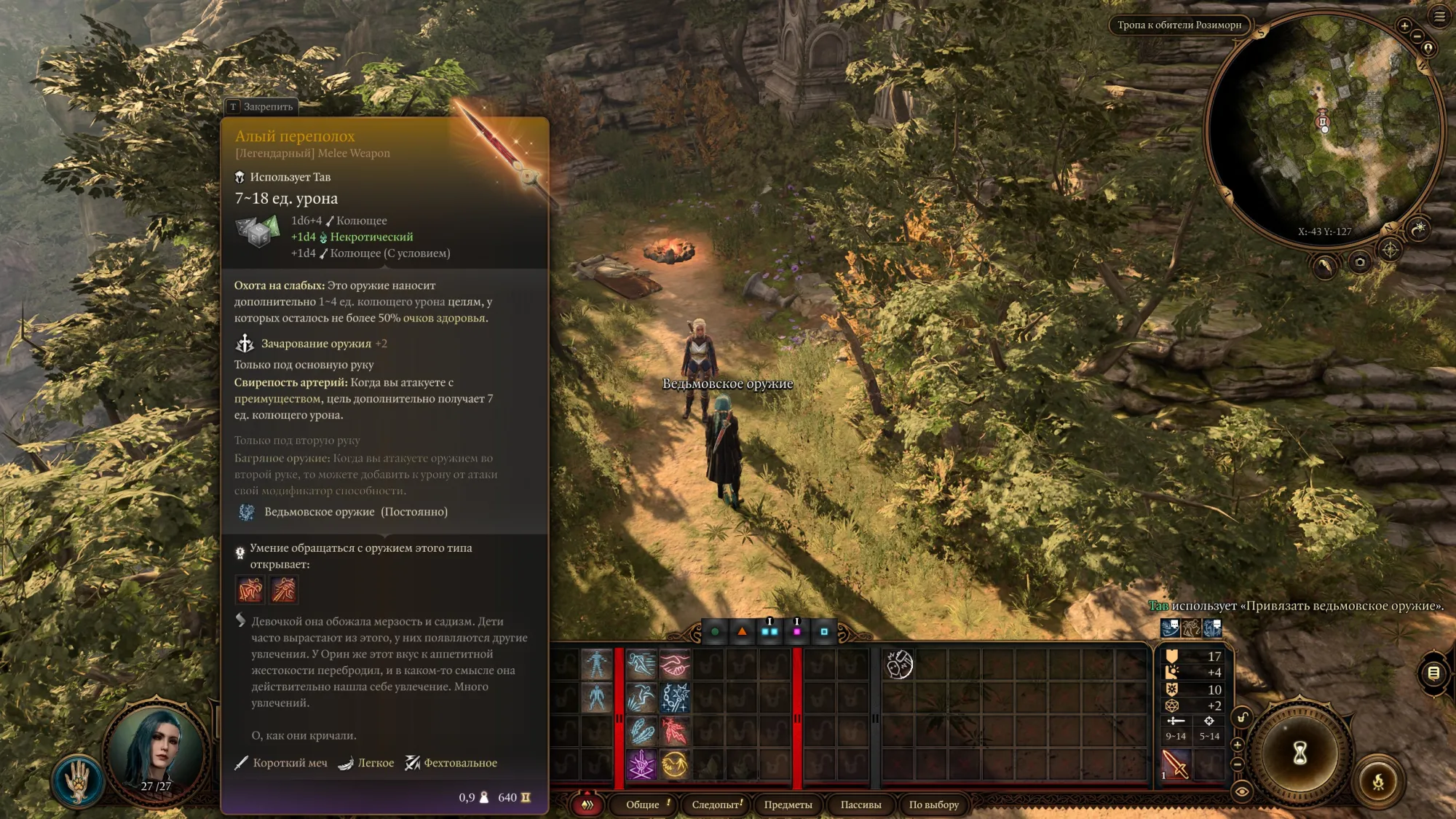
Task: Click the hourglass end turn button
Action: click(x=1299, y=753)
